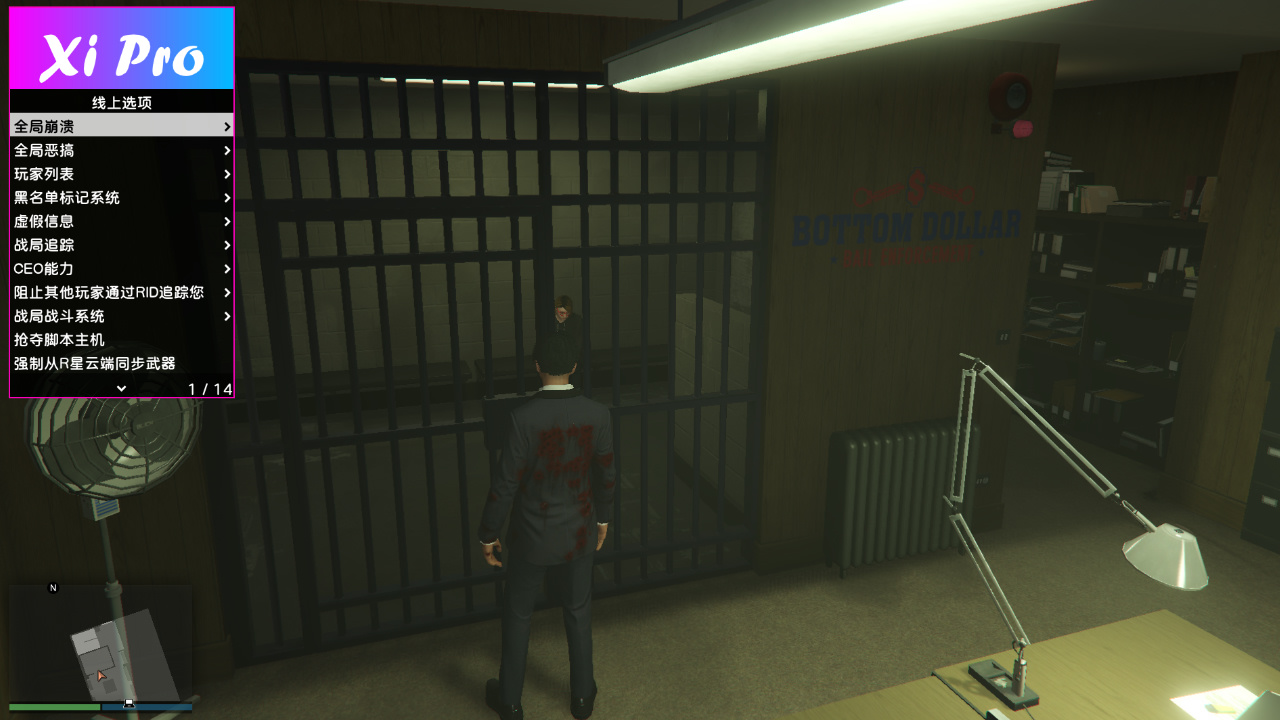The width and height of the screenshot is (1280, 720).
Task: Activate 抢夺脚本主机 option
Action: click(x=122, y=340)
